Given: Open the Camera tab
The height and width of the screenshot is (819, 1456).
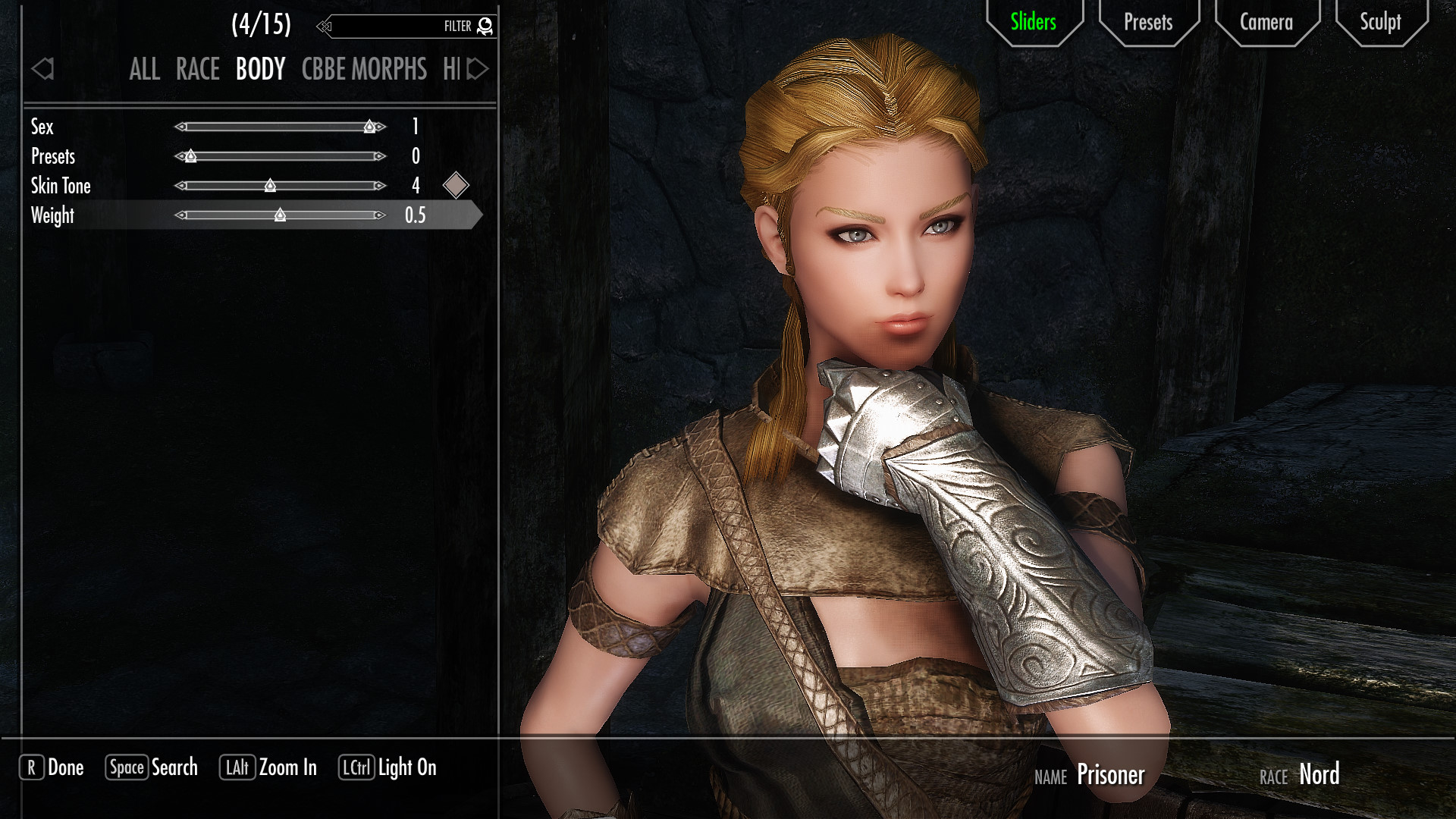Looking at the screenshot, I should 1266,22.
